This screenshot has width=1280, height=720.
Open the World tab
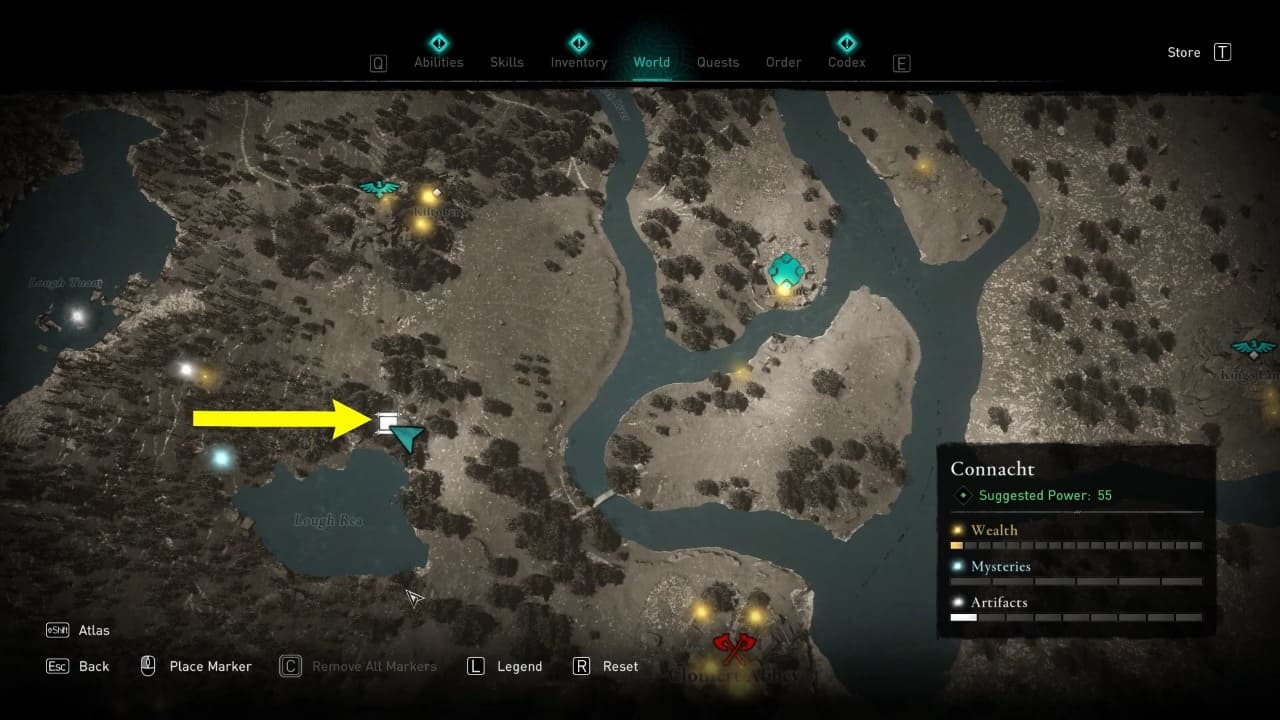pyautogui.click(x=652, y=62)
